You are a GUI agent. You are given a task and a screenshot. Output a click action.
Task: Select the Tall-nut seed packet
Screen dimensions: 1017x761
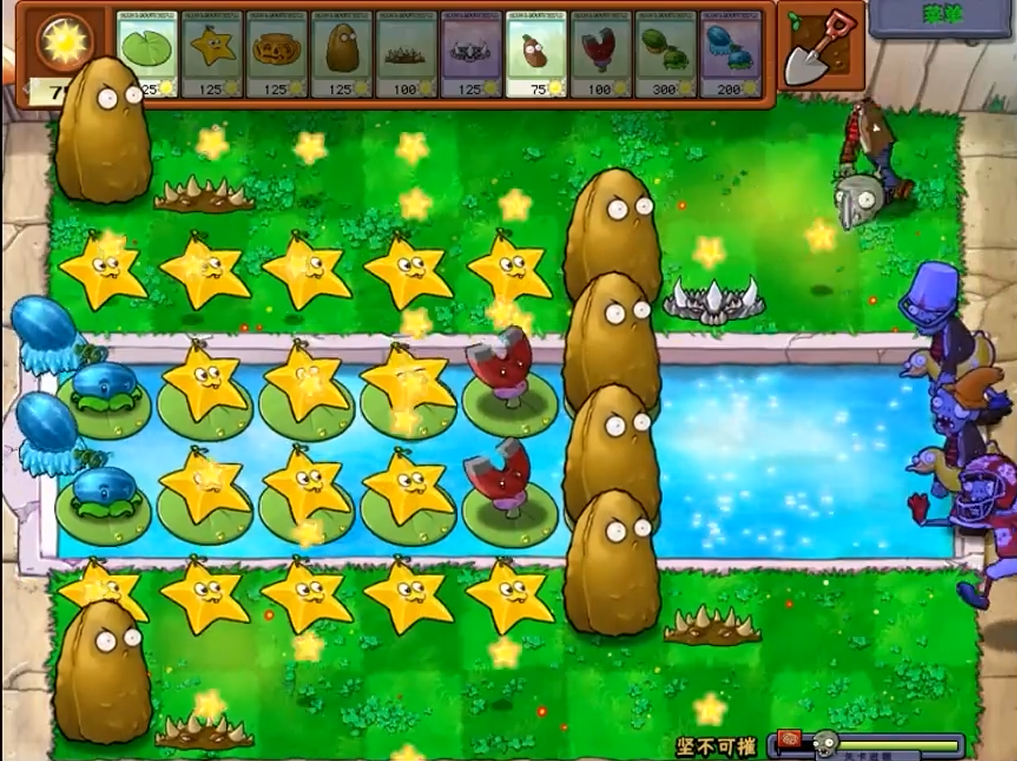point(342,53)
